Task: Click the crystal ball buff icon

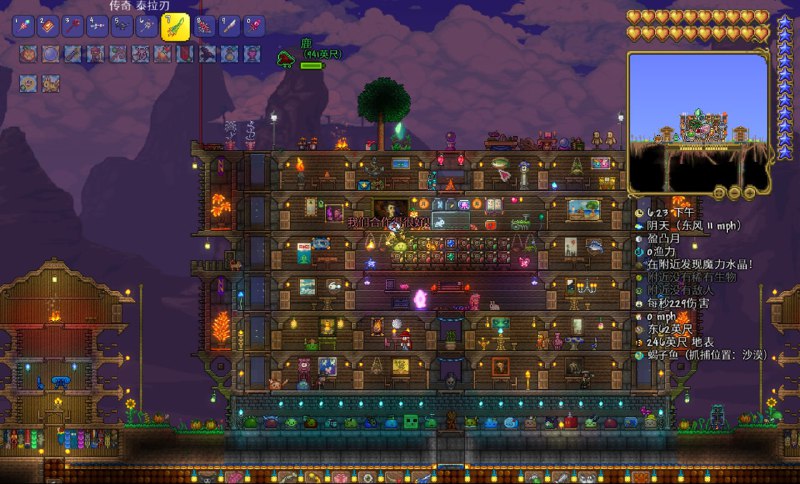Action: click(x=51, y=54)
